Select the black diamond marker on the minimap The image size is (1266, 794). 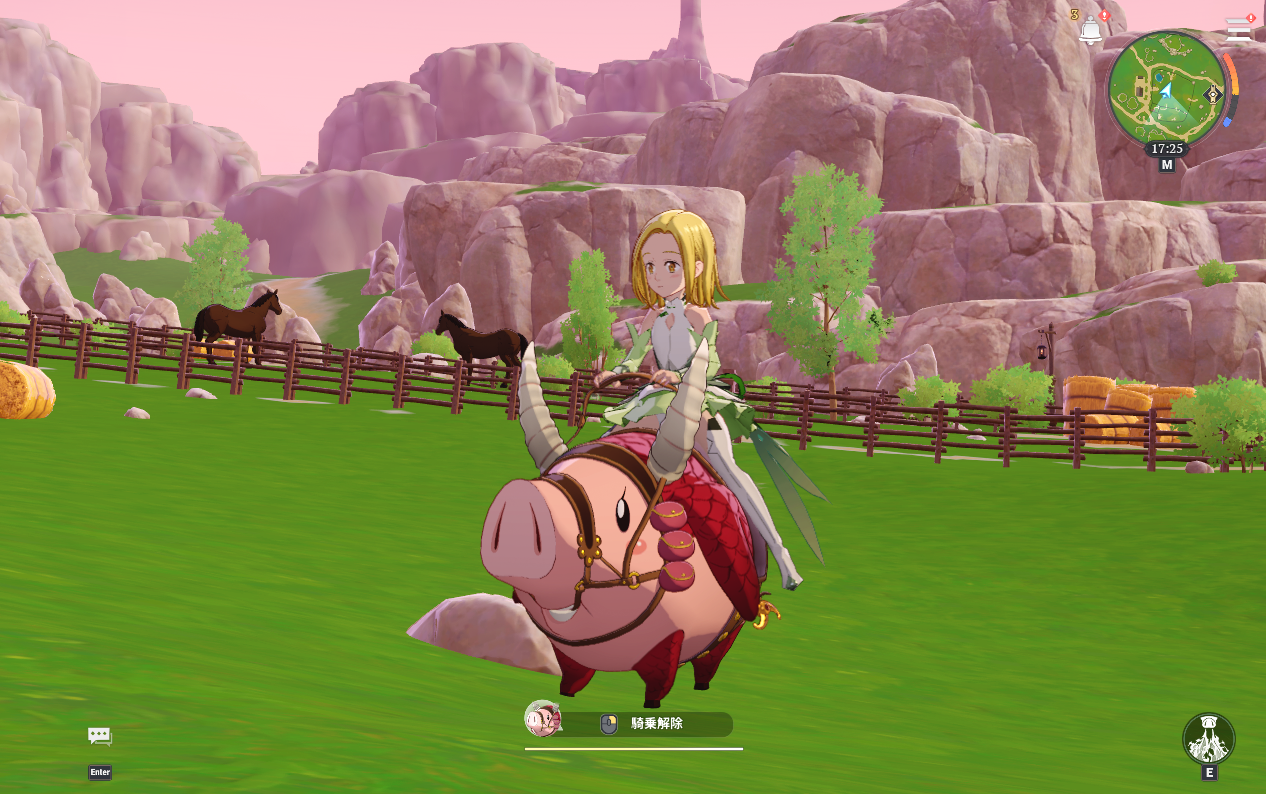tap(1213, 96)
